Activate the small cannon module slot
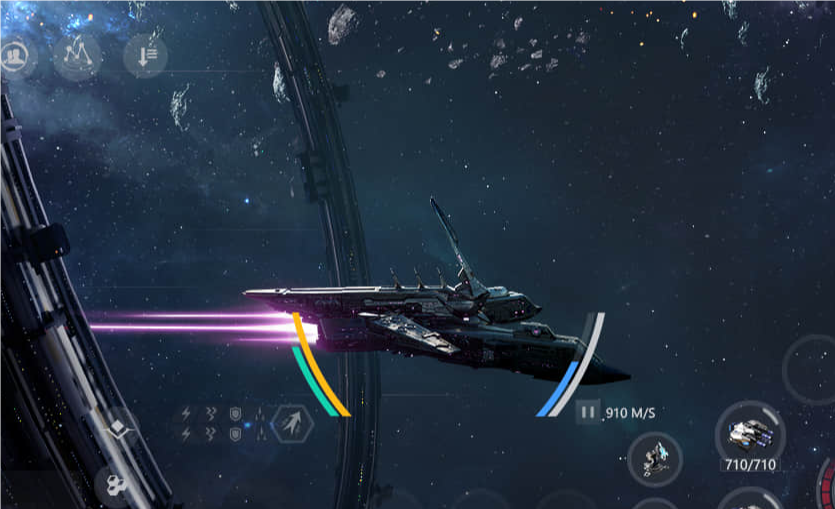This screenshot has height=509, width=835. 655,460
